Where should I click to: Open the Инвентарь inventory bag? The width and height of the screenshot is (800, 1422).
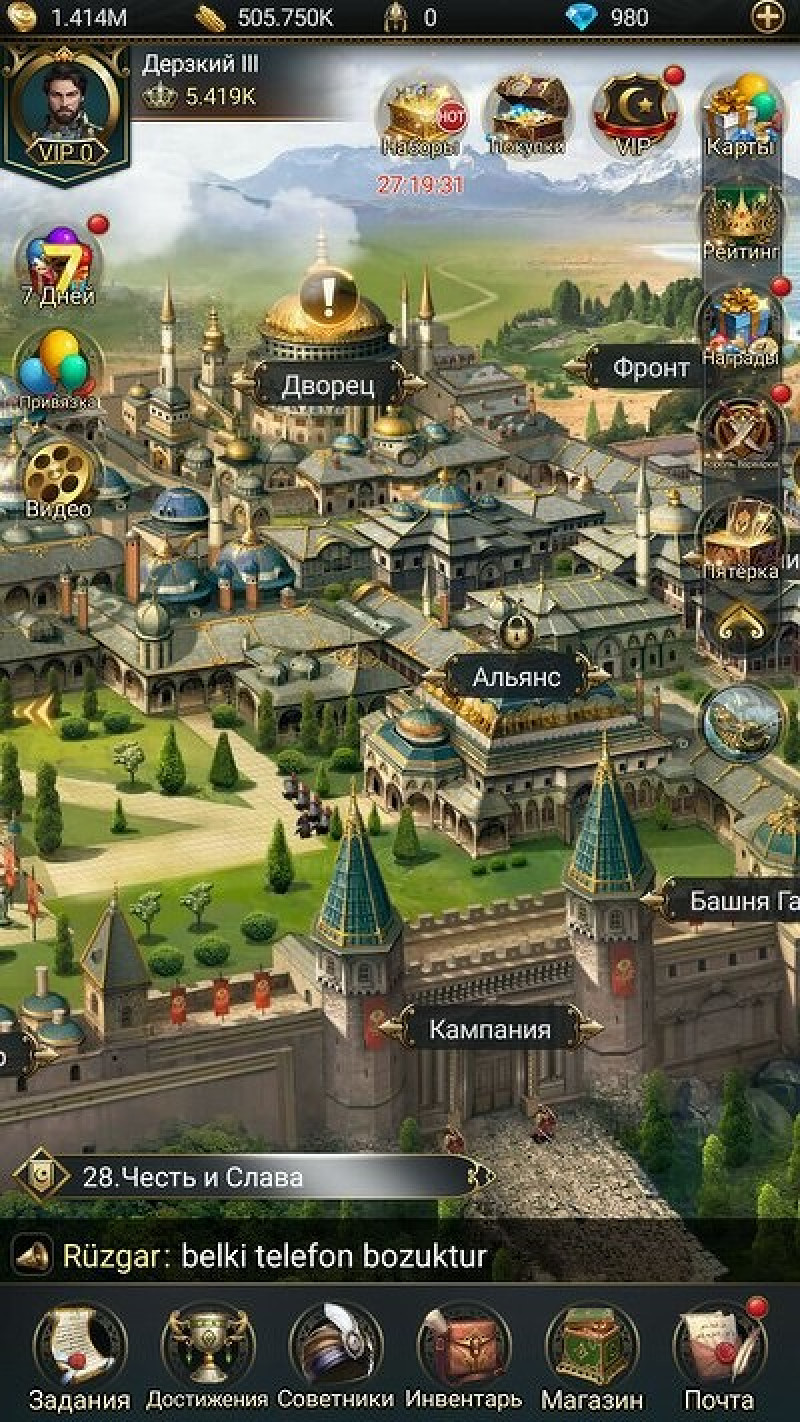[x=463, y=1347]
